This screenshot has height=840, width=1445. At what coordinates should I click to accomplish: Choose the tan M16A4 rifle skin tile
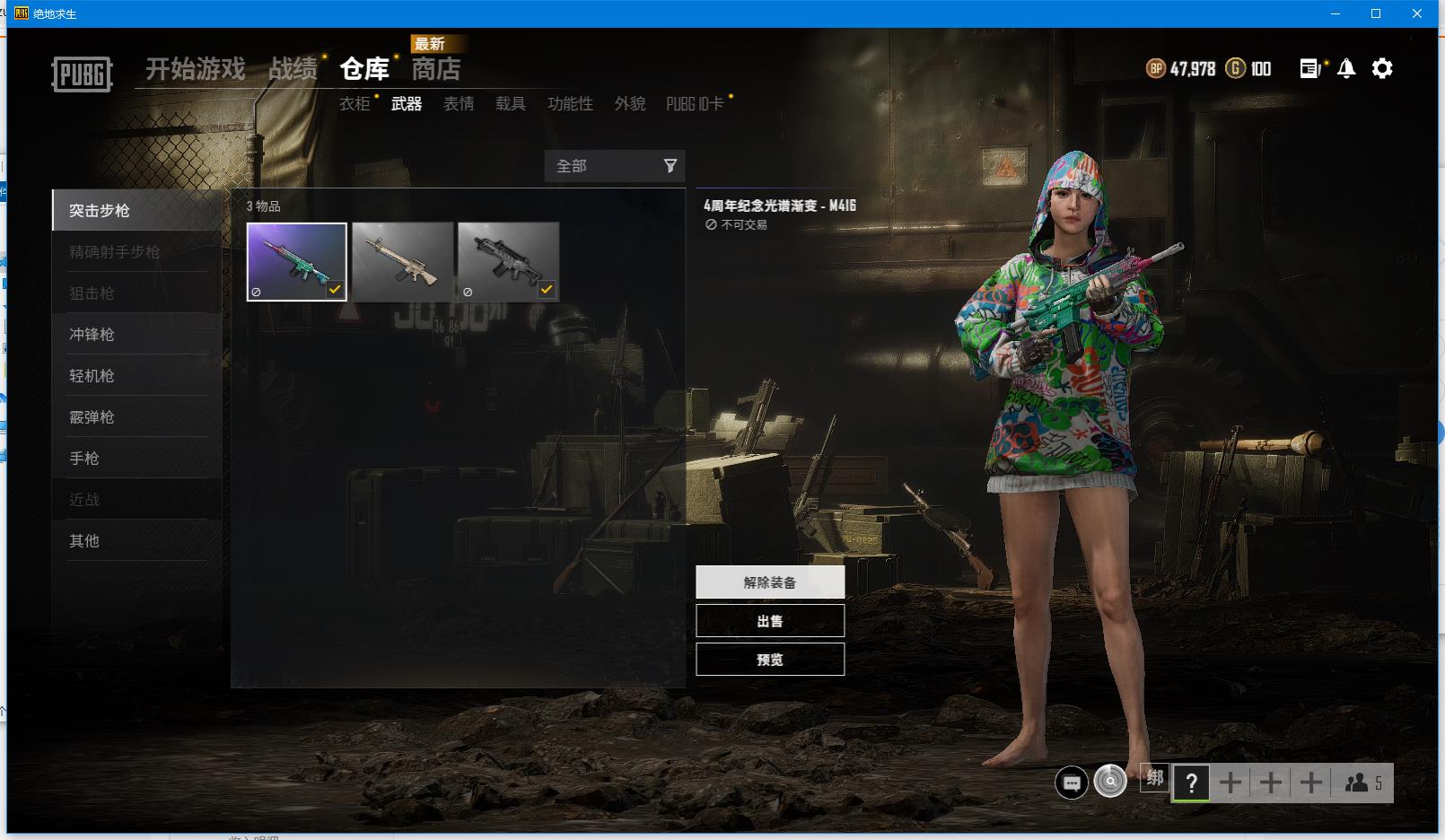click(x=403, y=261)
